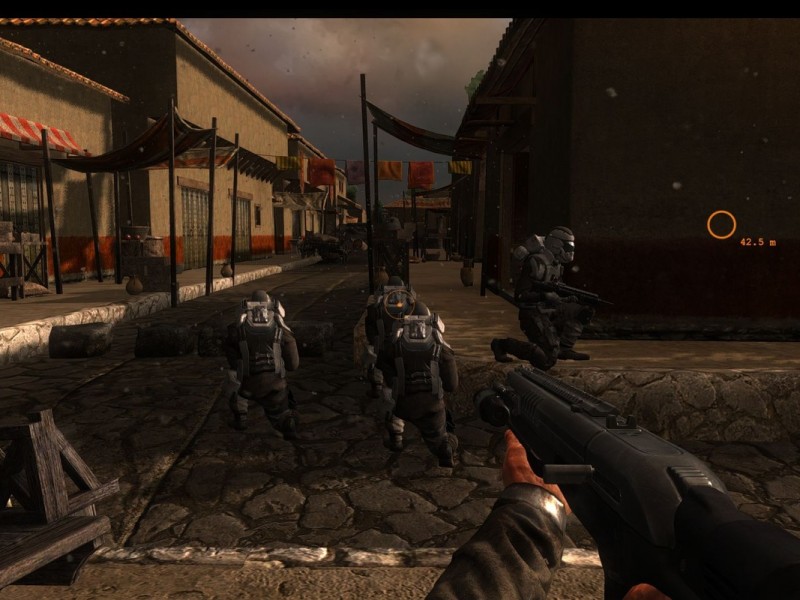This screenshot has height=600, width=800.
Task: Click the orange circular objective waypoint marker
Action: pyautogui.click(x=721, y=225)
